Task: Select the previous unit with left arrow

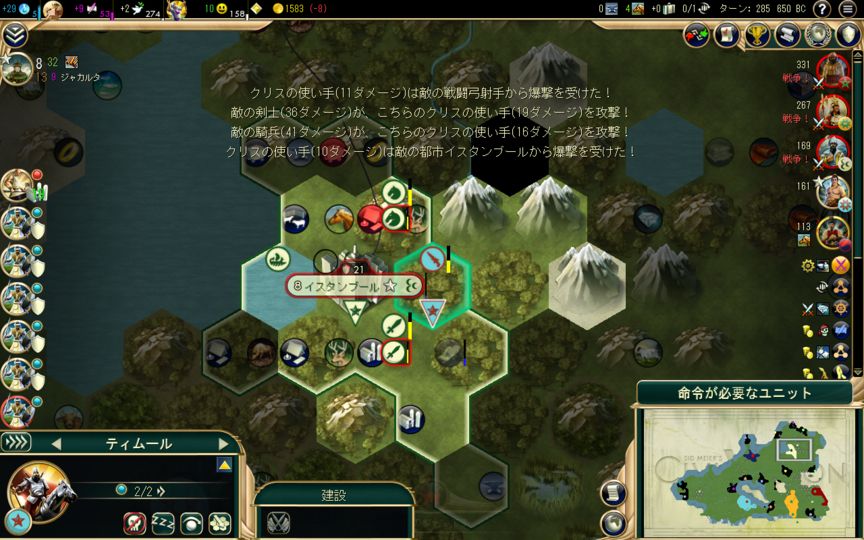Action: tap(56, 443)
